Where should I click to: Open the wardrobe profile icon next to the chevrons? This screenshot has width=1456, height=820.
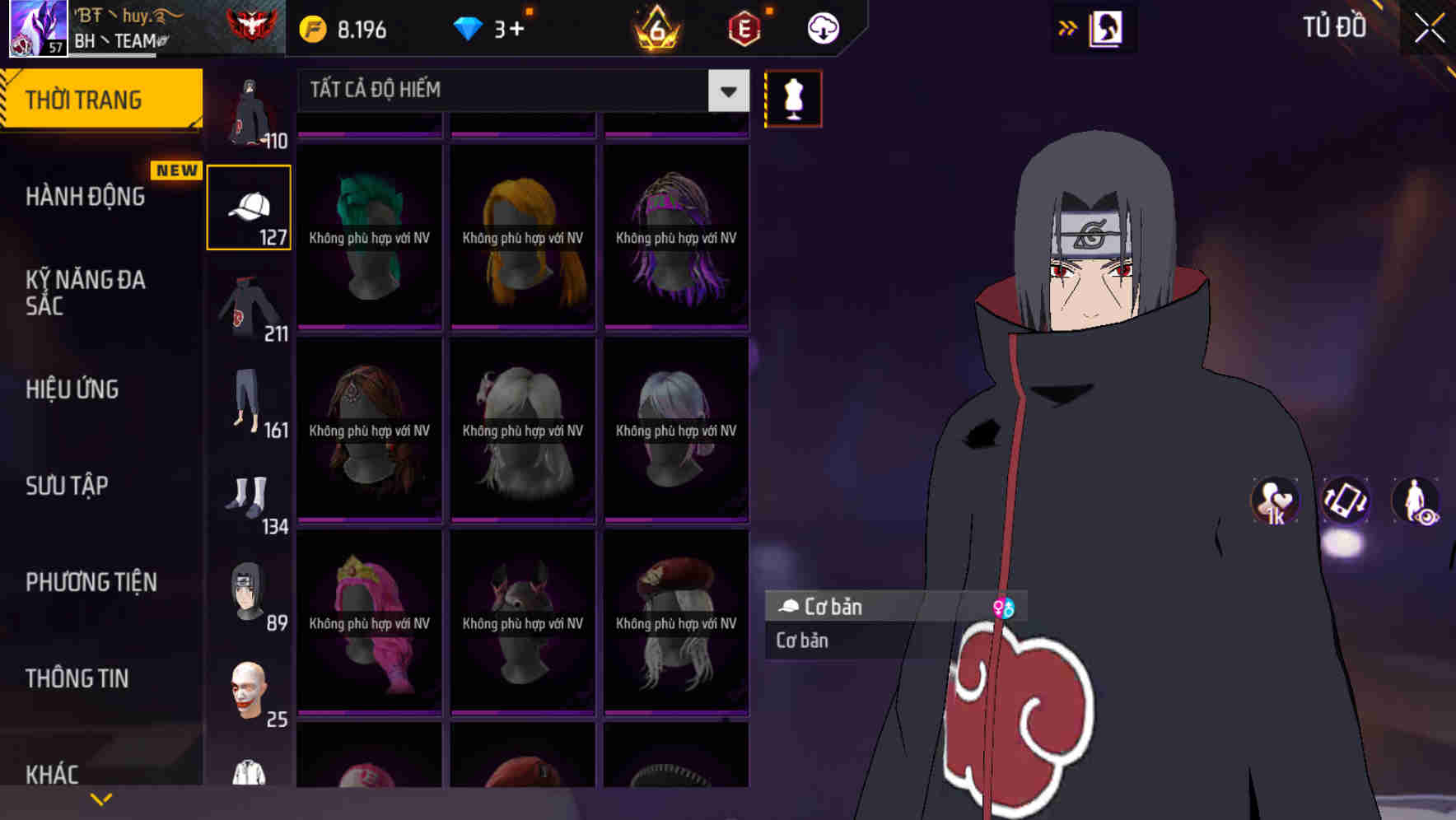[x=1107, y=27]
